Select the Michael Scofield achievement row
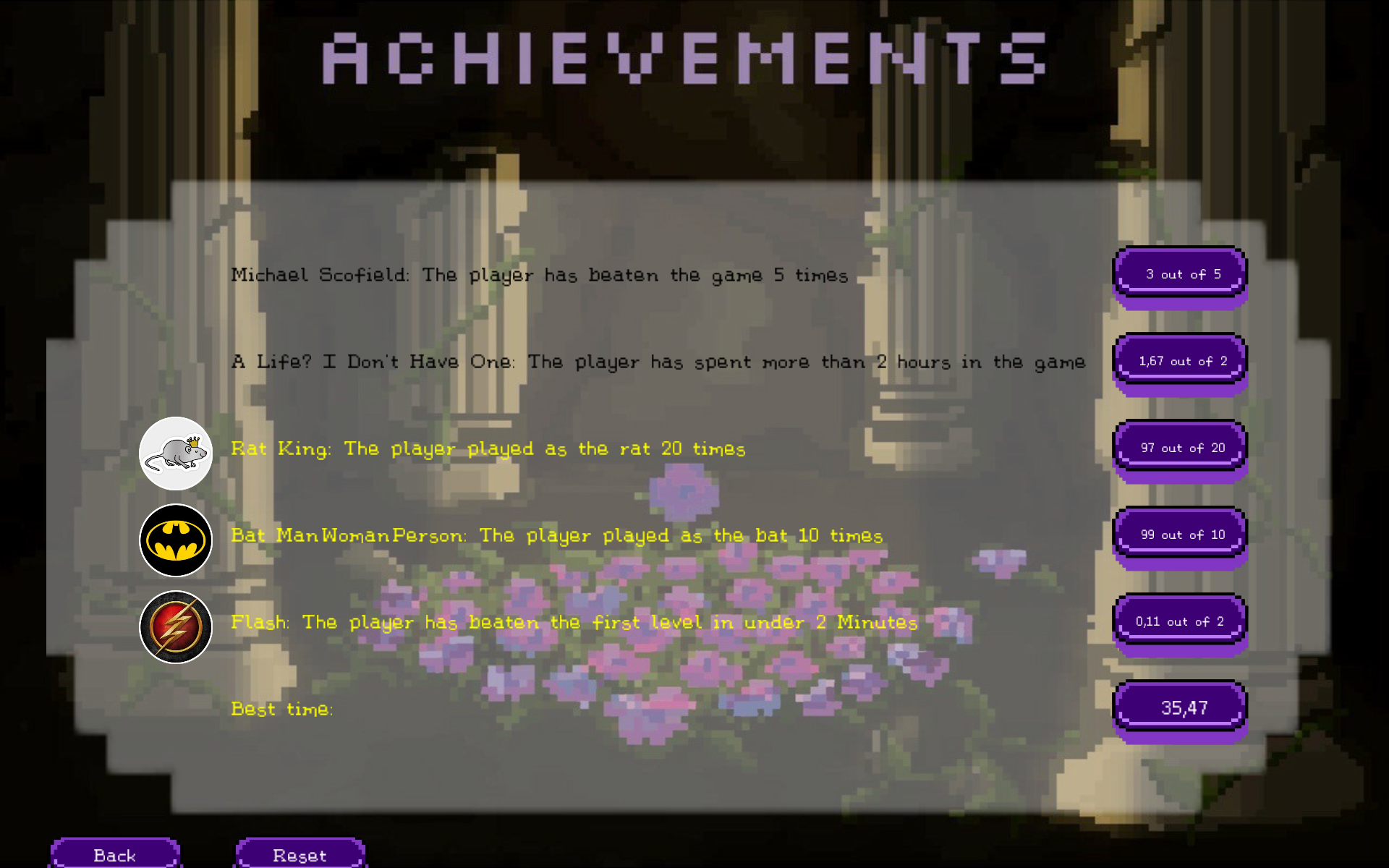The width and height of the screenshot is (1389, 868). coord(539,276)
